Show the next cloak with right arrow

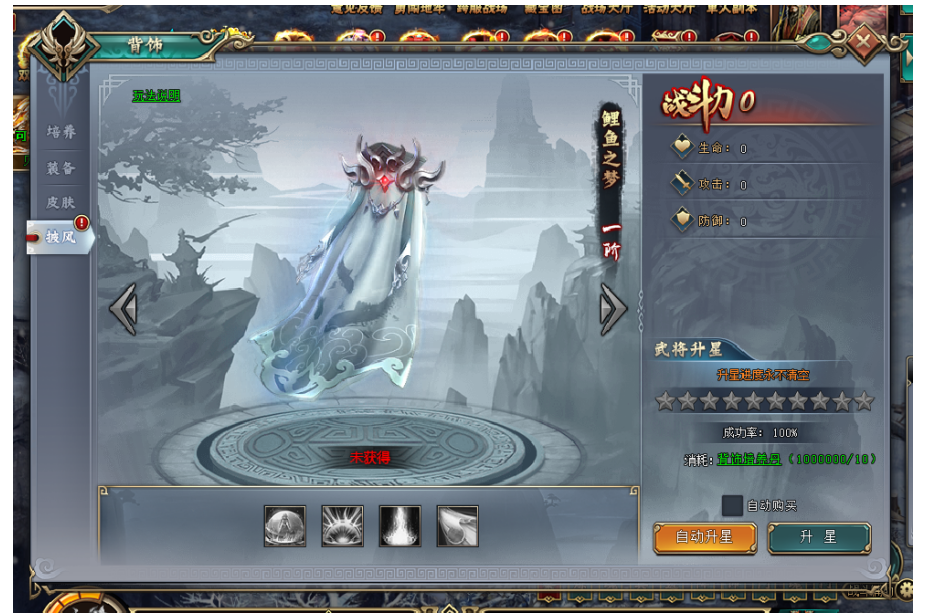(x=613, y=309)
